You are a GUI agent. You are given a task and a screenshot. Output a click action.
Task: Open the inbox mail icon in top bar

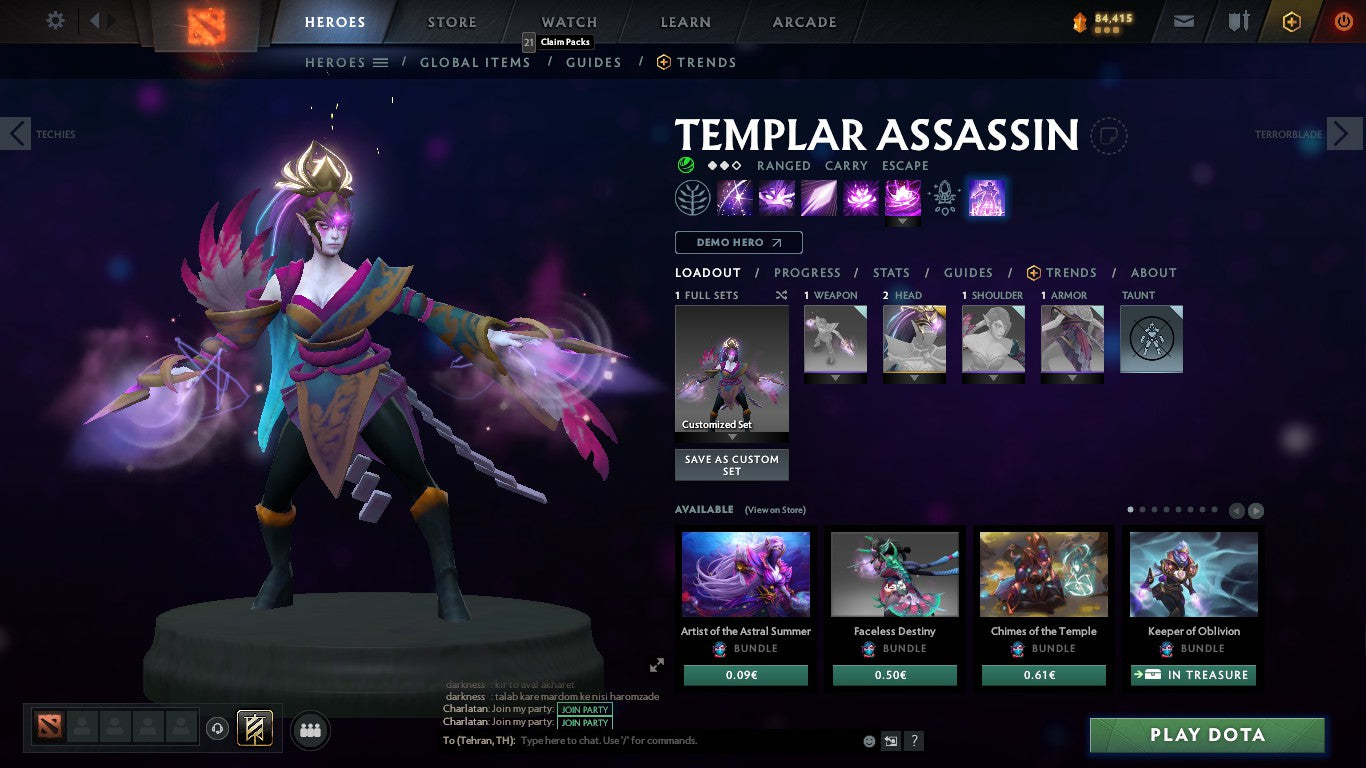click(1183, 19)
